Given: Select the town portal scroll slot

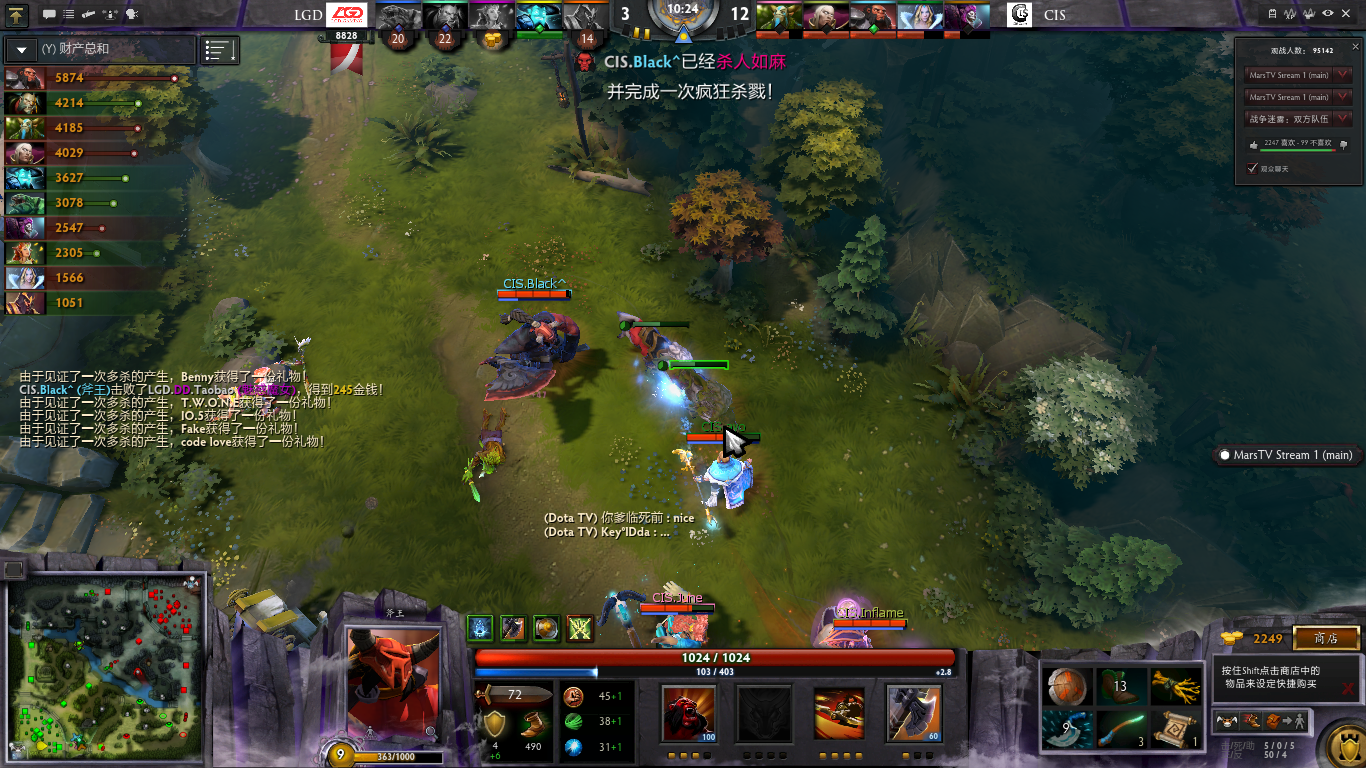Looking at the screenshot, I should click(x=1174, y=730).
